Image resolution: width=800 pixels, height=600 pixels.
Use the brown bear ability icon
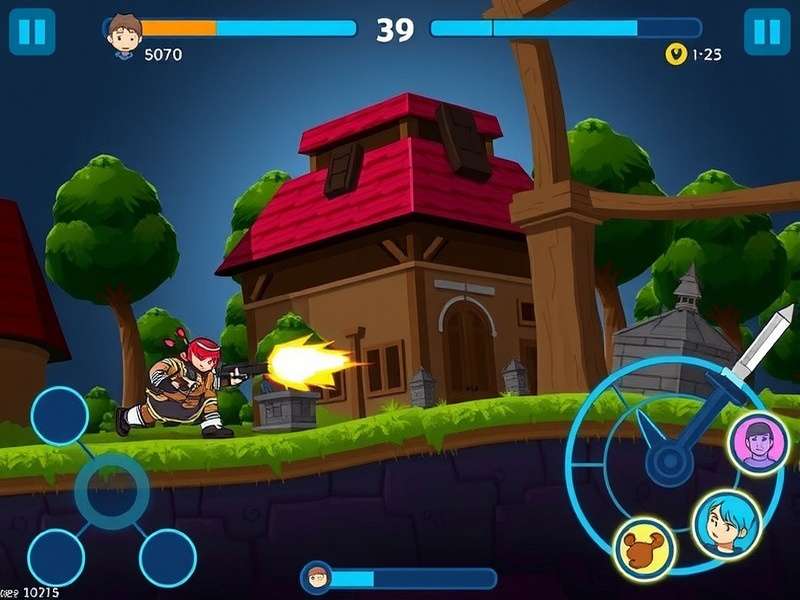[644, 549]
